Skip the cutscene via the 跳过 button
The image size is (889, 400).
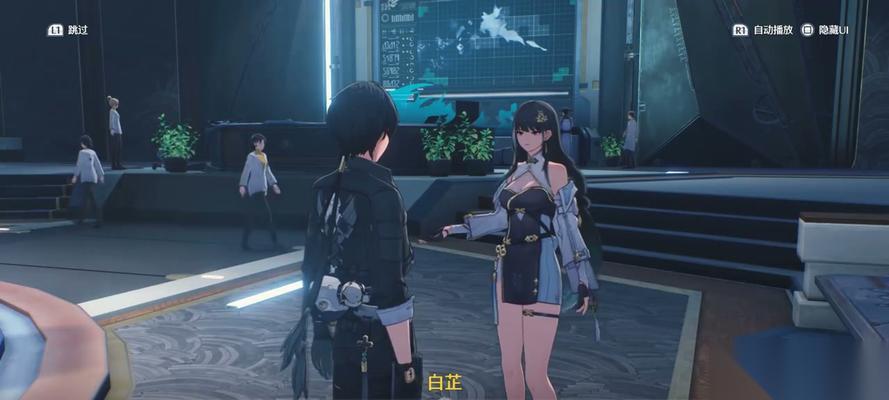(x=68, y=30)
